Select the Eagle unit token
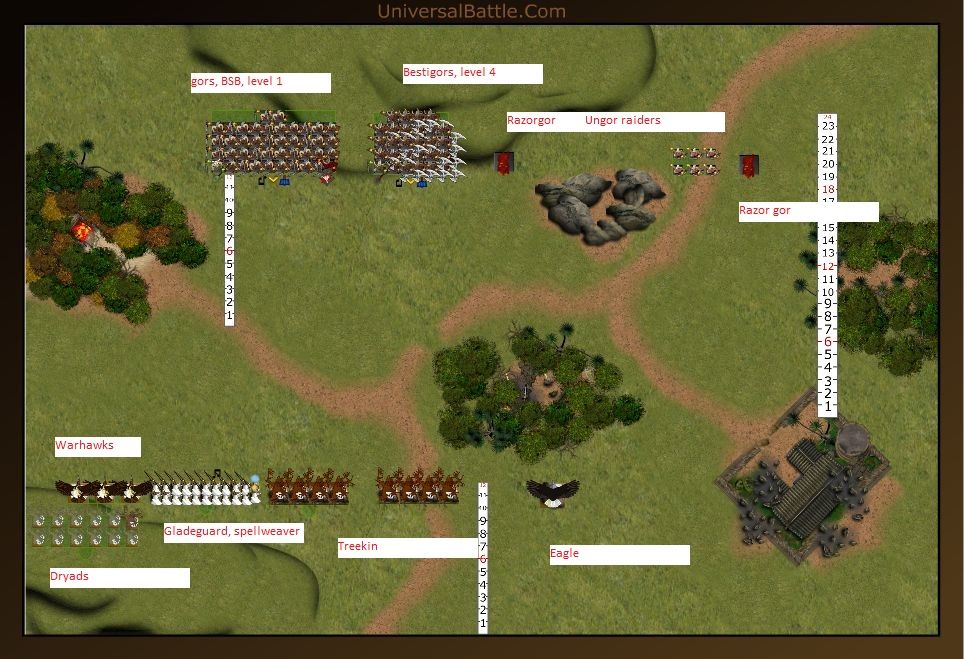 [x=552, y=491]
